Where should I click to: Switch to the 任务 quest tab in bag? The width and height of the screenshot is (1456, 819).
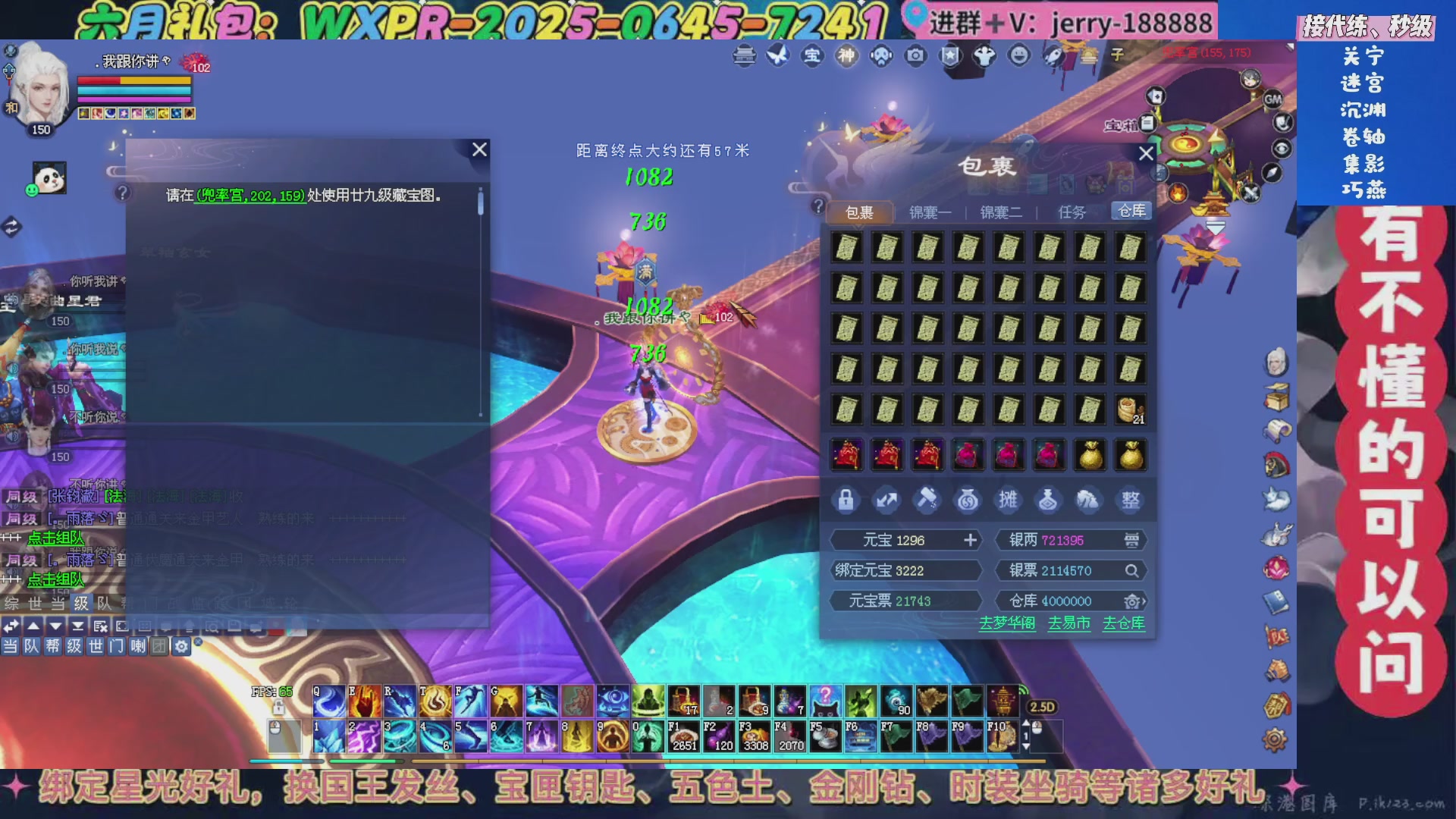point(1072,212)
